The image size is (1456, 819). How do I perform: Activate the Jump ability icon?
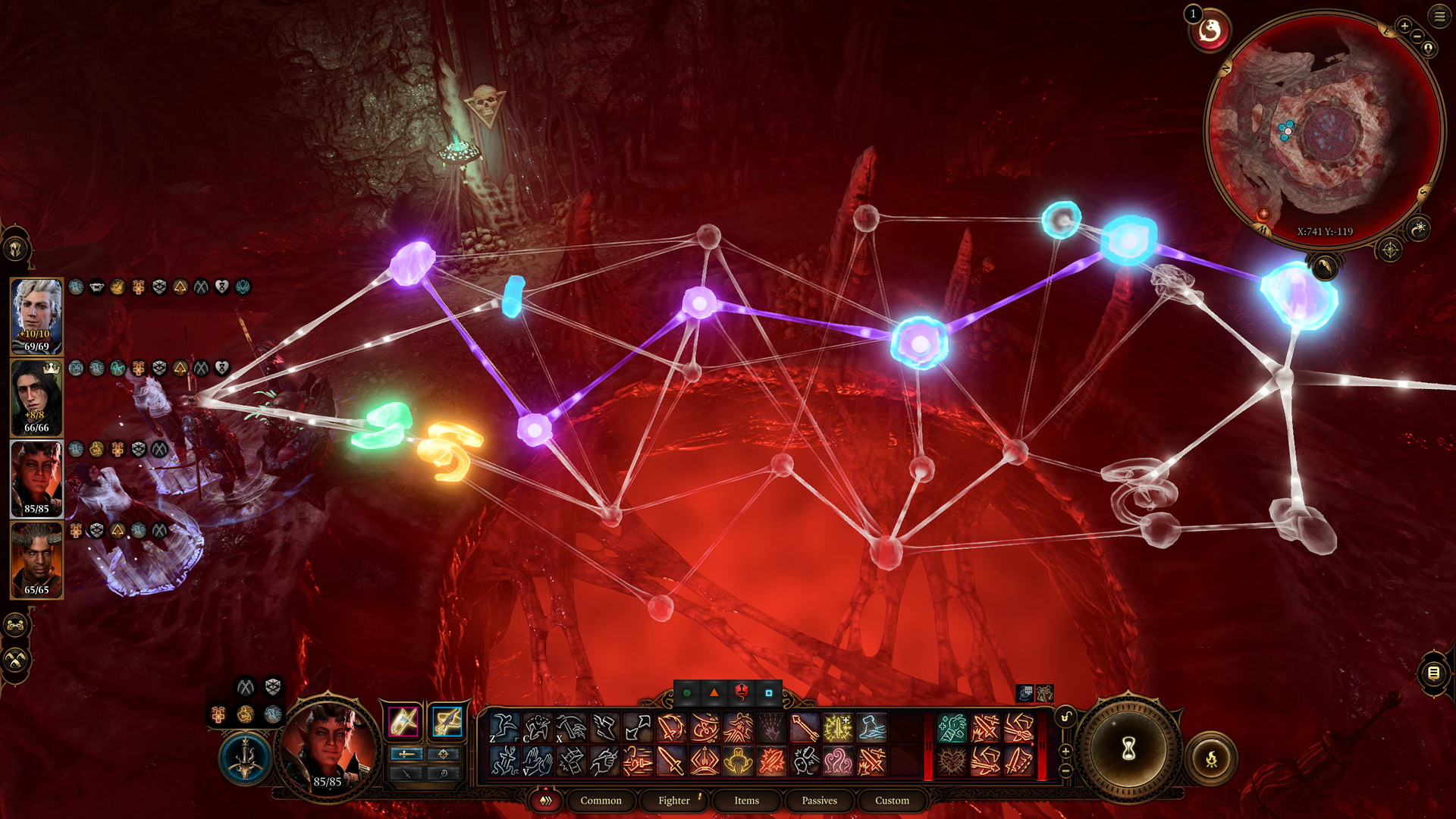pos(504,728)
